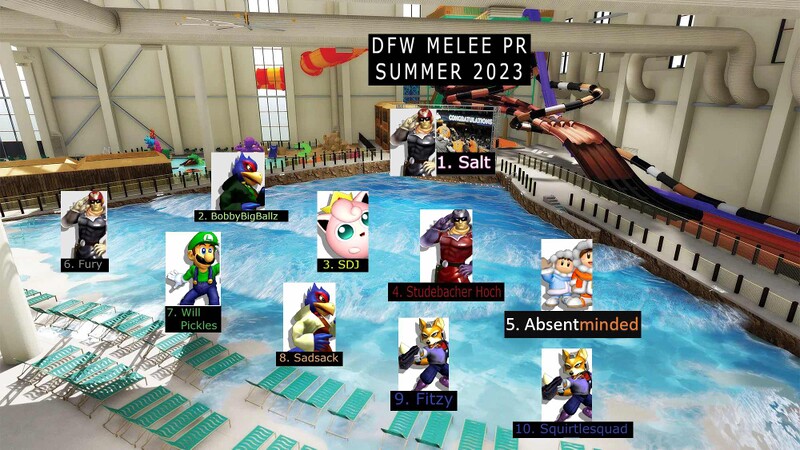The image size is (800, 450).
Task: Click Sadsack's Falco portrait
Action: [309, 315]
